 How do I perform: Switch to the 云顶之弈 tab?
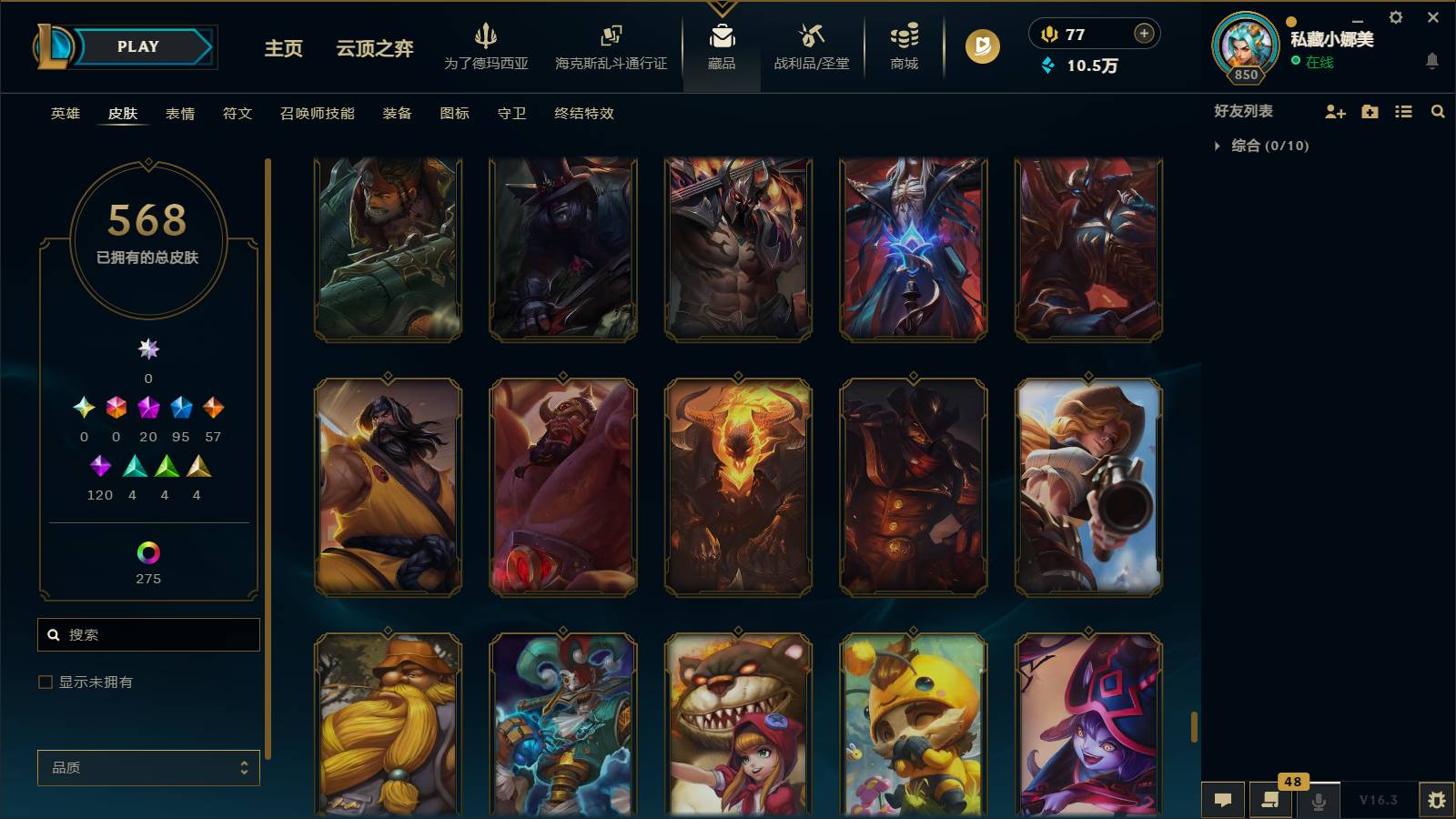[372, 50]
